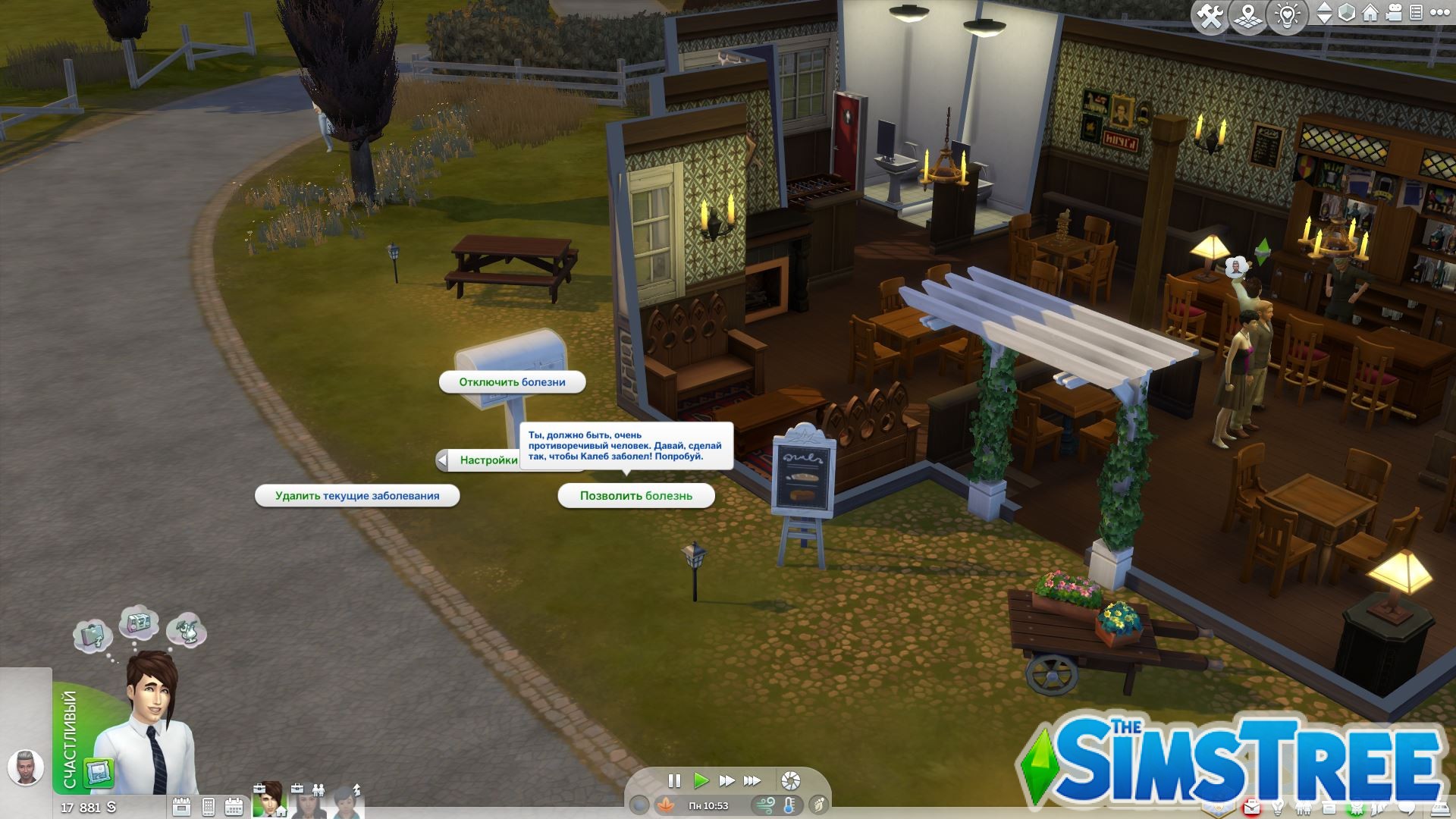Image resolution: width=1456 pixels, height=819 pixels.
Task: Open notifications with the list icon
Action: 1417,13
